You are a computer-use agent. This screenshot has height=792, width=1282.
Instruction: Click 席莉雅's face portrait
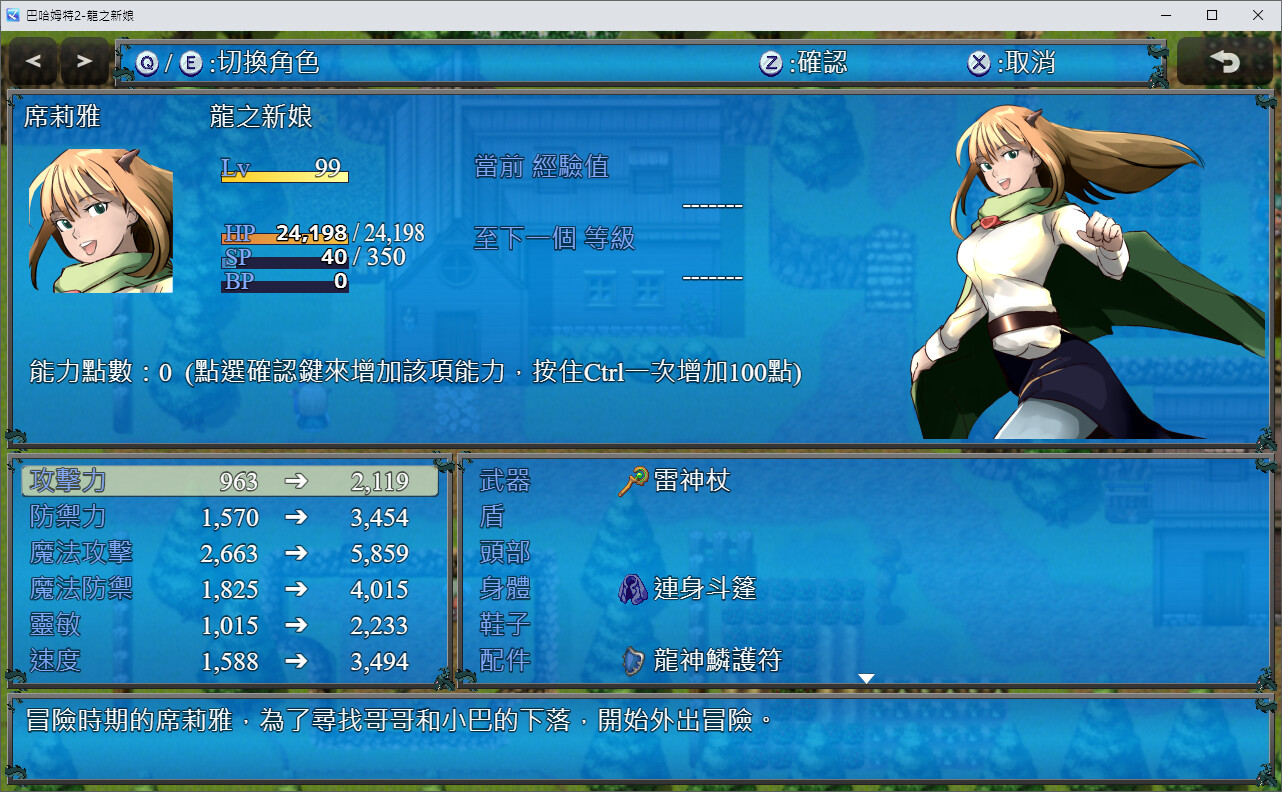100,220
